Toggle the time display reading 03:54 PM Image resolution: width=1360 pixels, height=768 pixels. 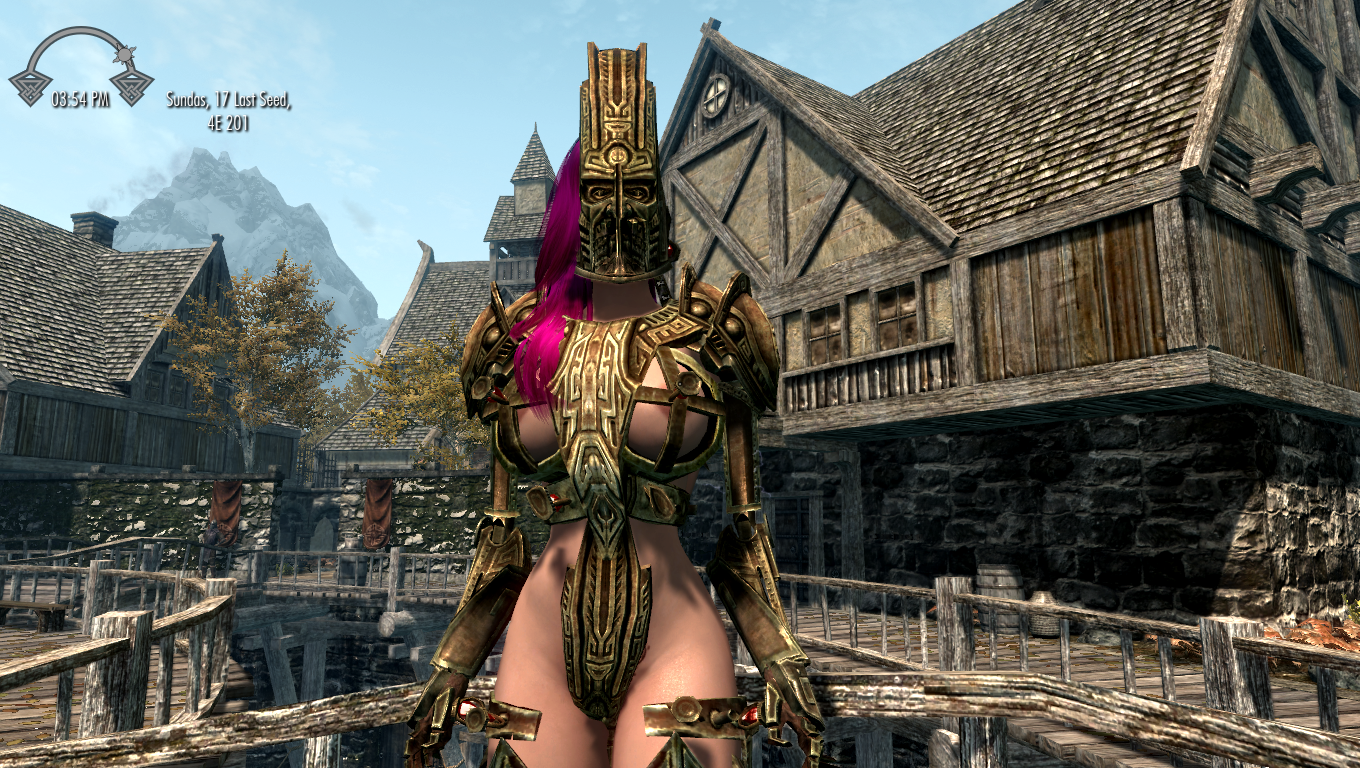point(82,98)
